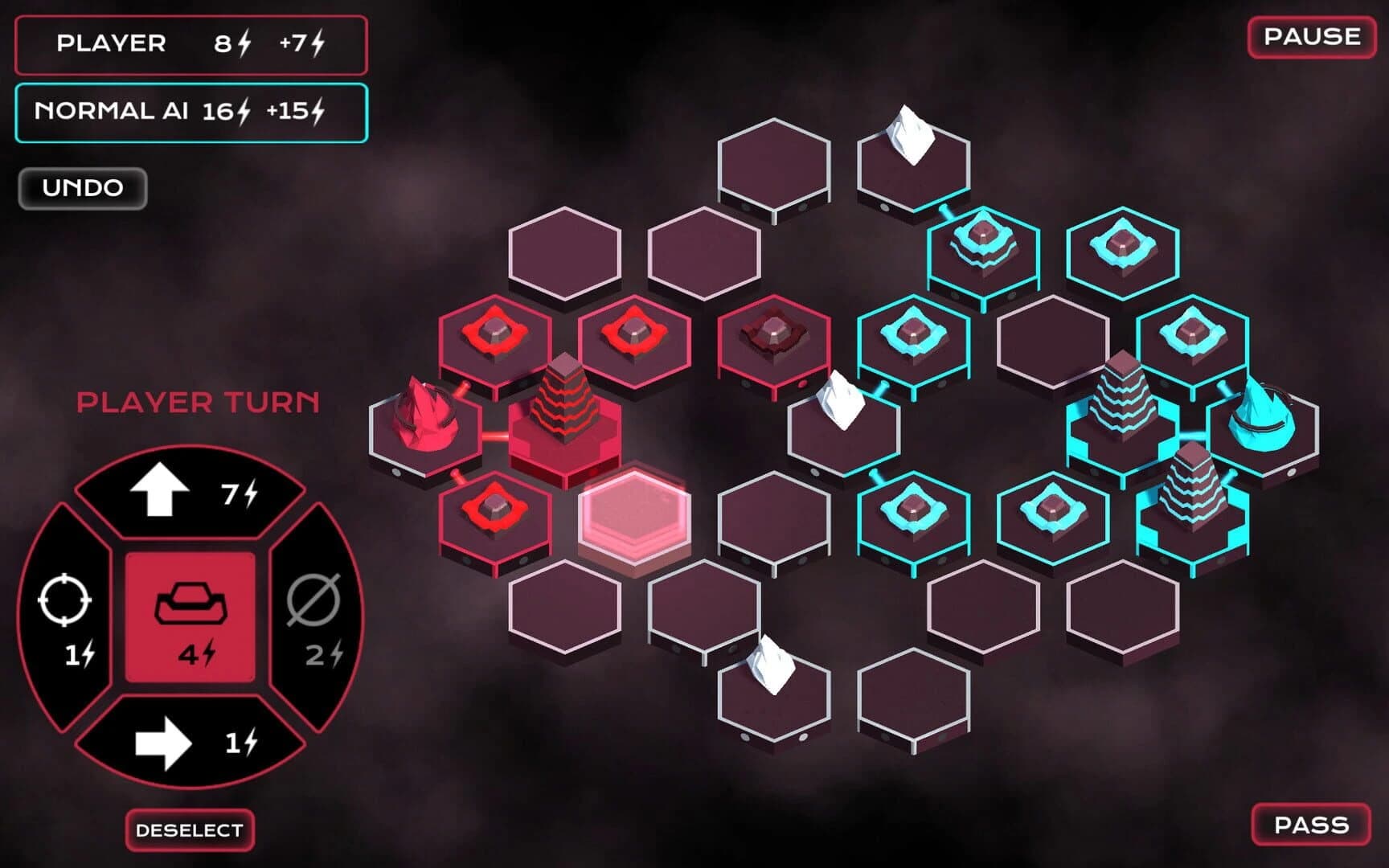This screenshot has height=868, width=1389.
Task: Click UNDO to revert your last move
Action: [83, 187]
